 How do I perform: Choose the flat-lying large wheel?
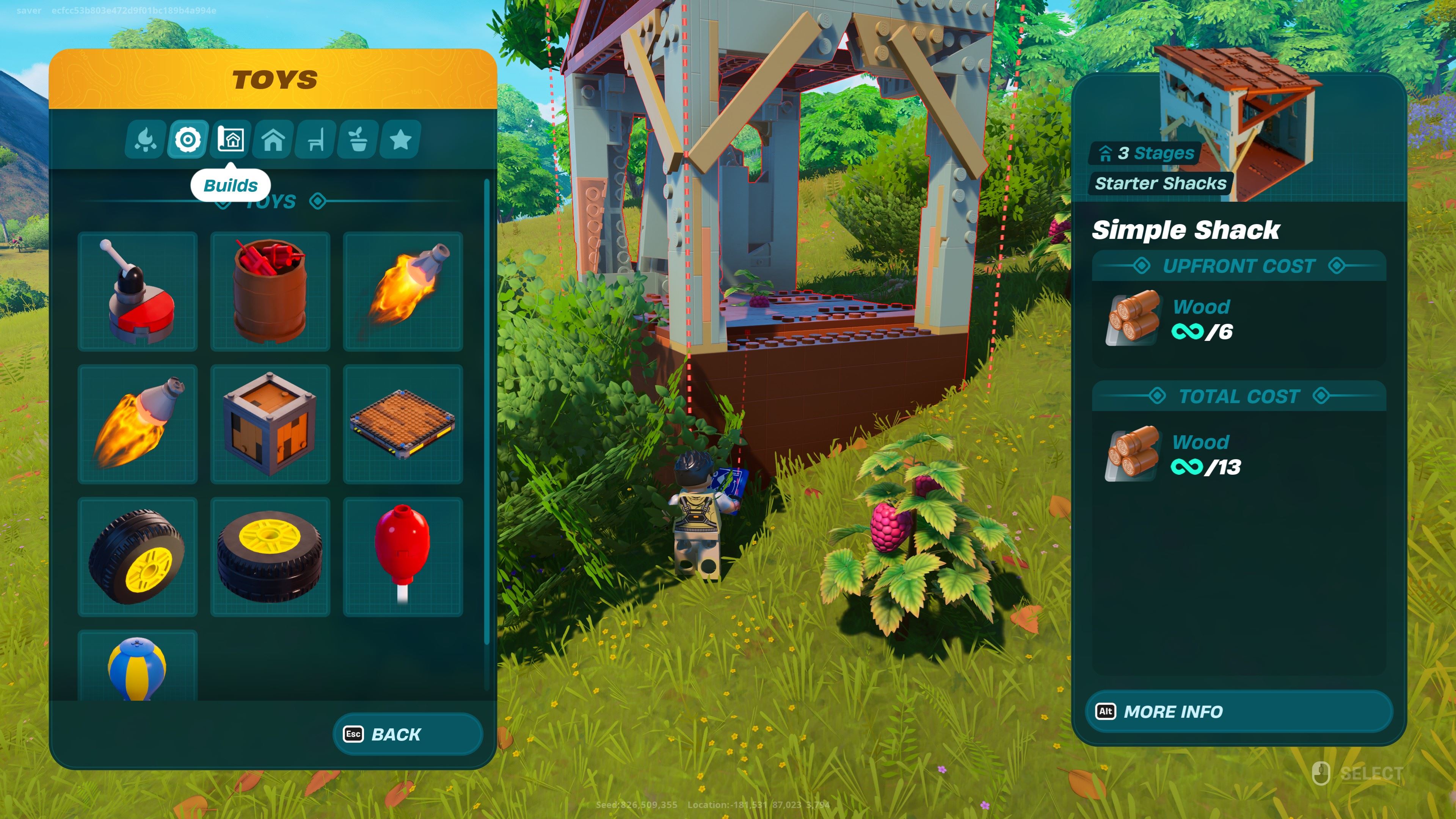point(270,557)
